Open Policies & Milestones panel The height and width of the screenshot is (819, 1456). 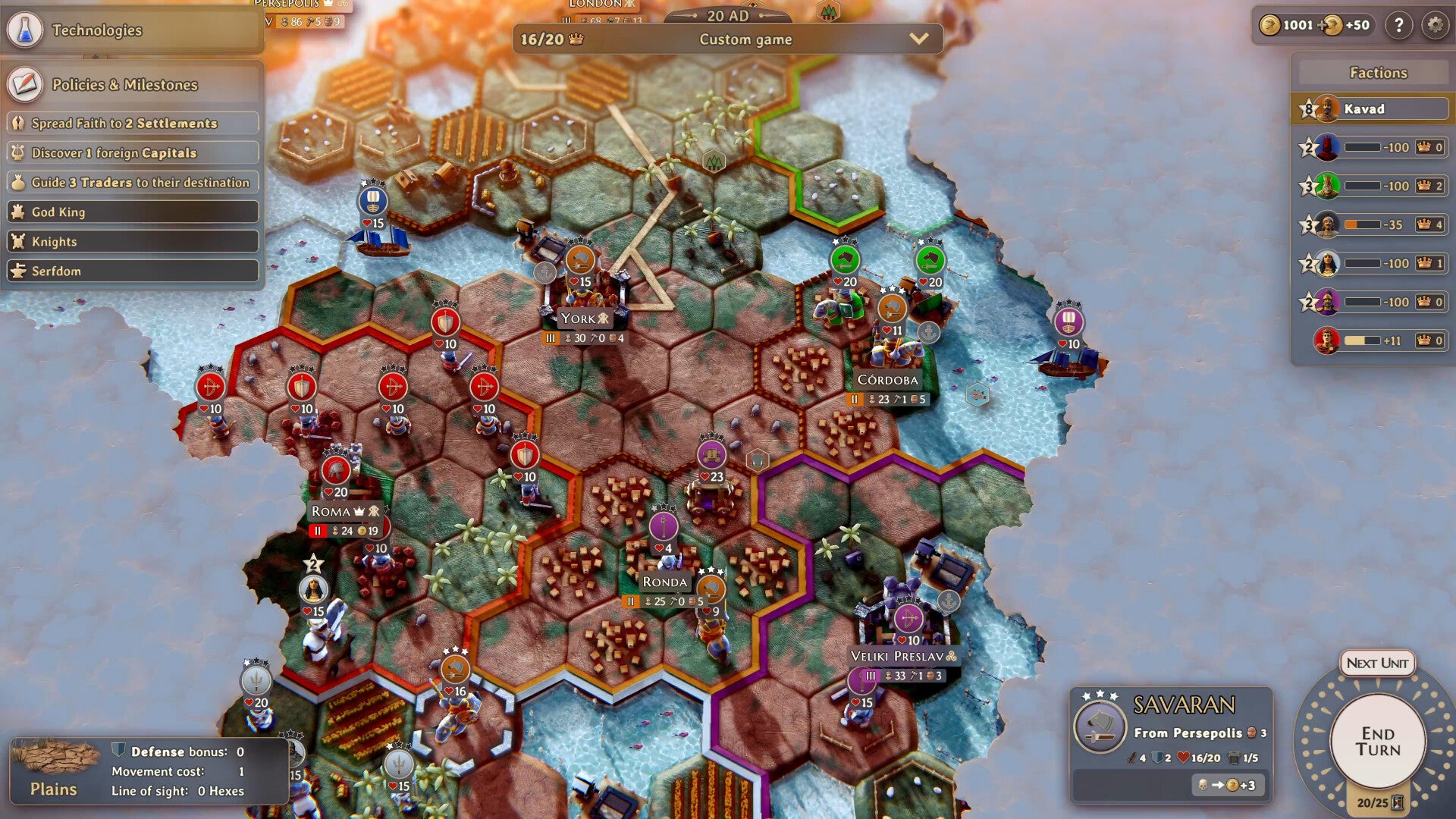(x=124, y=85)
